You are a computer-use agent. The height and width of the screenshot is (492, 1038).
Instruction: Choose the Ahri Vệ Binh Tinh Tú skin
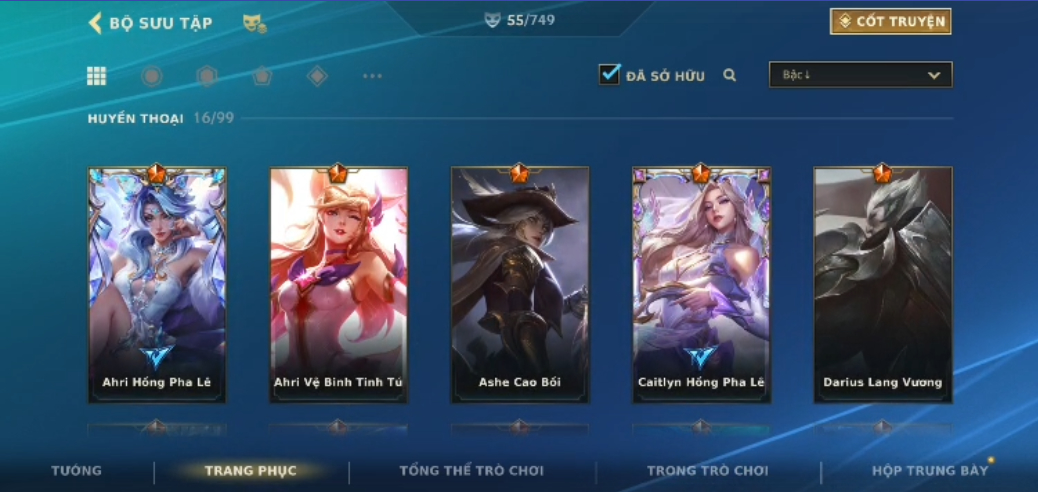338,285
